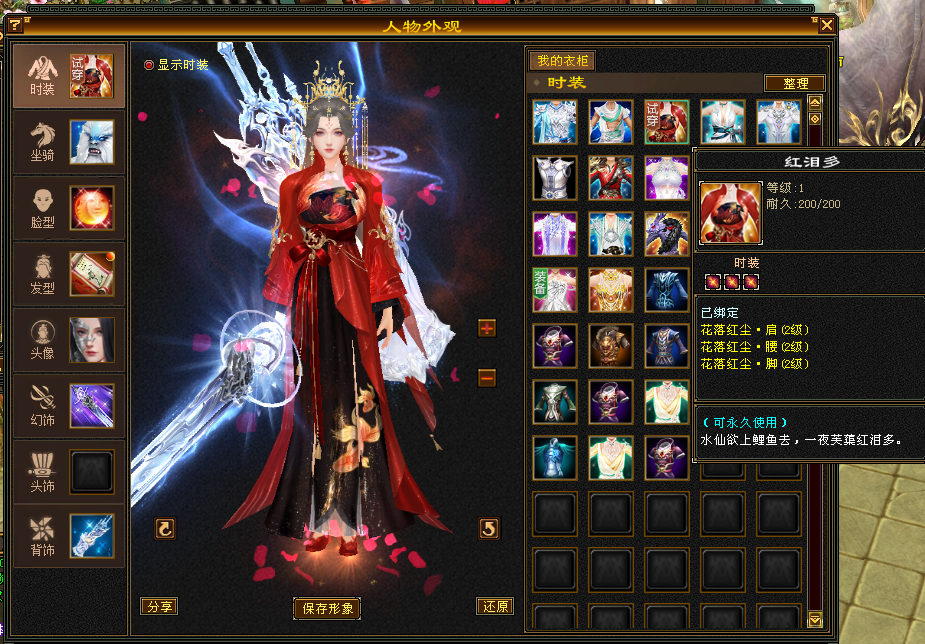Sort wardrobe with 整理 button
925x644 pixels.
pyautogui.click(x=794, y=83)
